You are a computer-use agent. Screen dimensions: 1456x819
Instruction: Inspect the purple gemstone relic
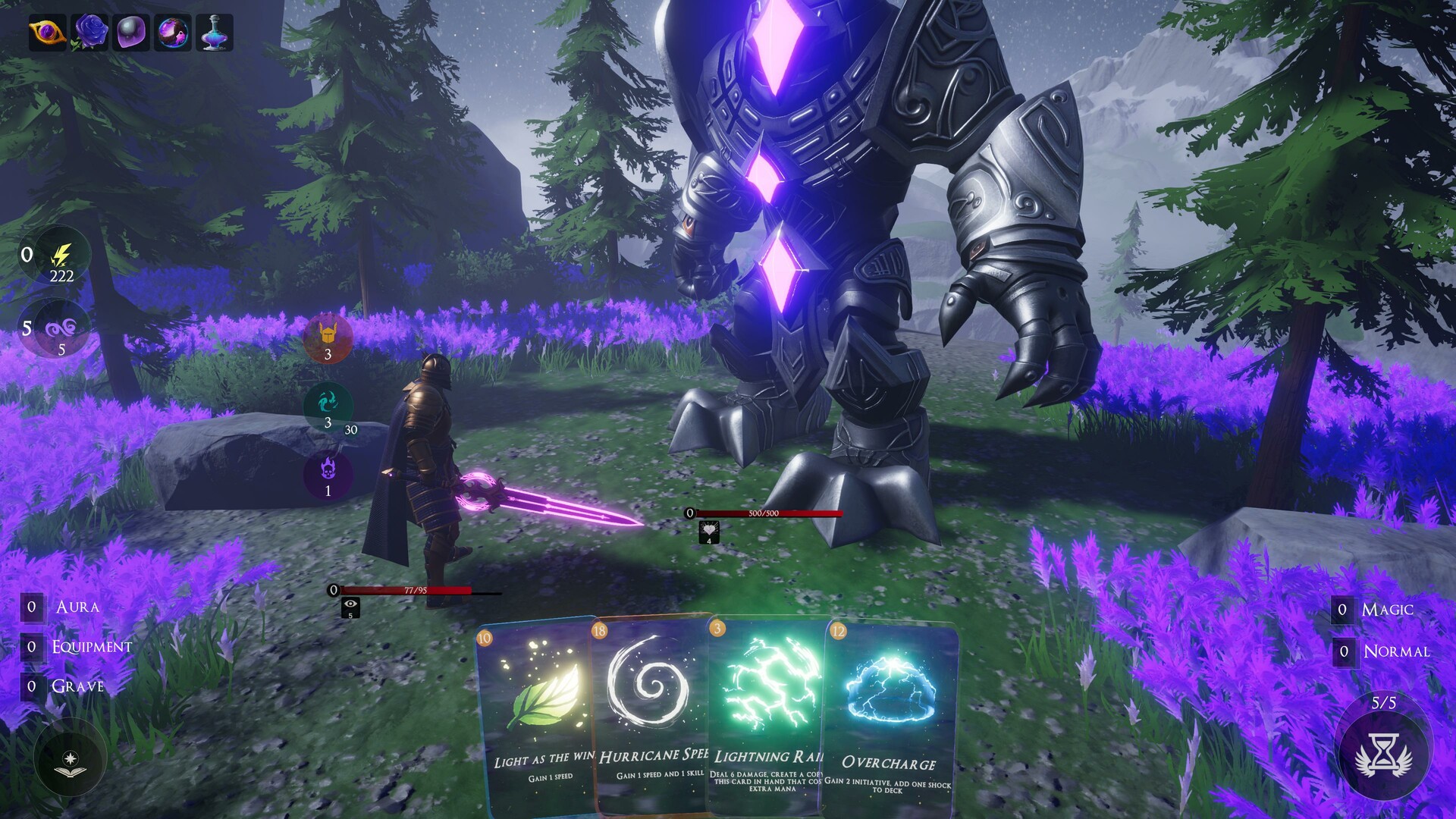pos(131,33)
